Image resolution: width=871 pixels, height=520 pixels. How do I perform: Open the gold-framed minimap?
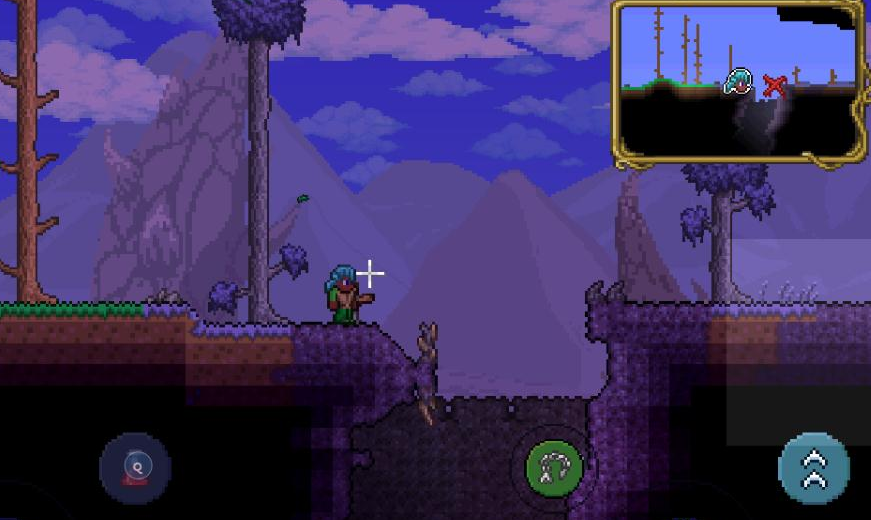pyautogui.click(x=739, y=80)
